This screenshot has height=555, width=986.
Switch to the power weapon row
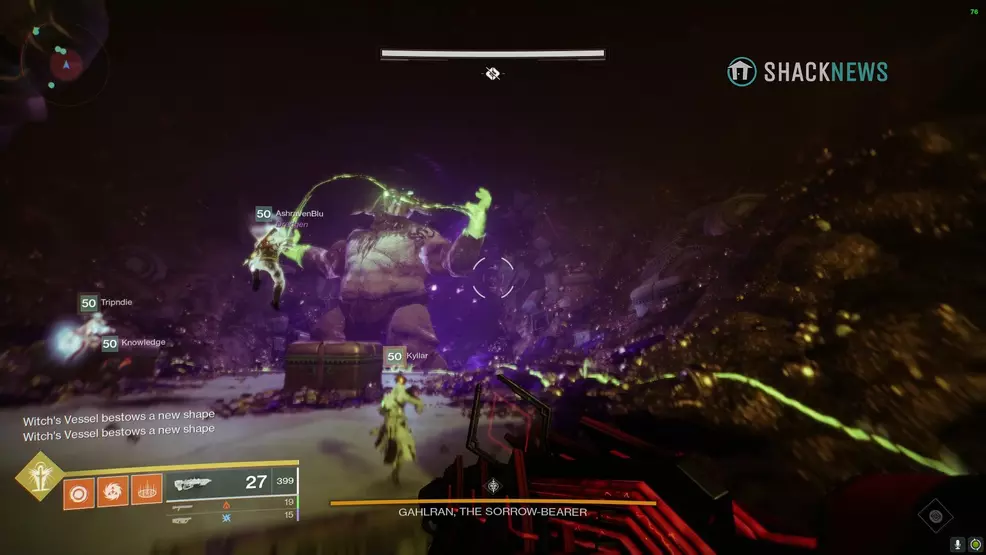point(232,518)
